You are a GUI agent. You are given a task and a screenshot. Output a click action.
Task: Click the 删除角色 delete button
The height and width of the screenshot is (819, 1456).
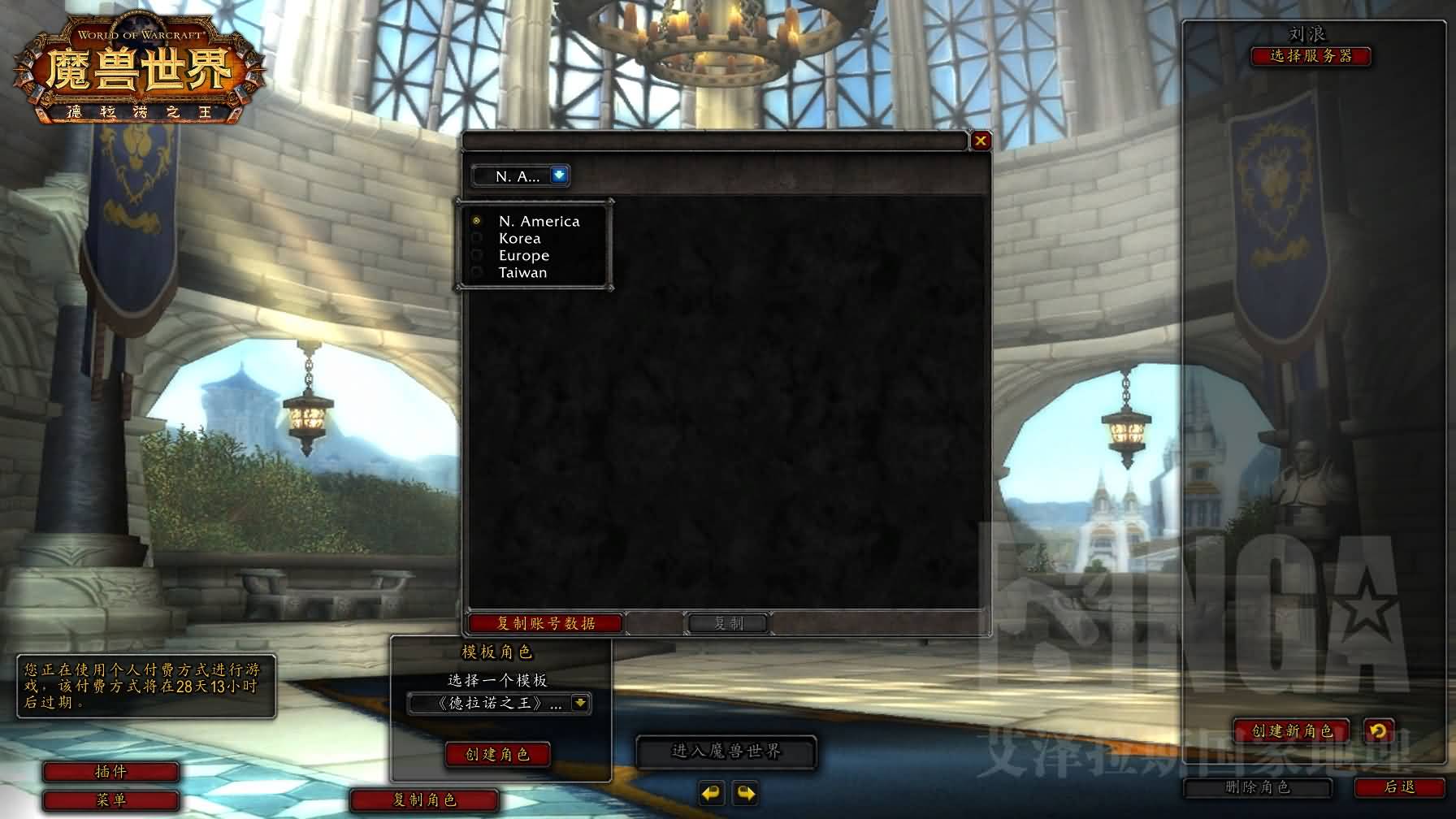pos(1257,786)
